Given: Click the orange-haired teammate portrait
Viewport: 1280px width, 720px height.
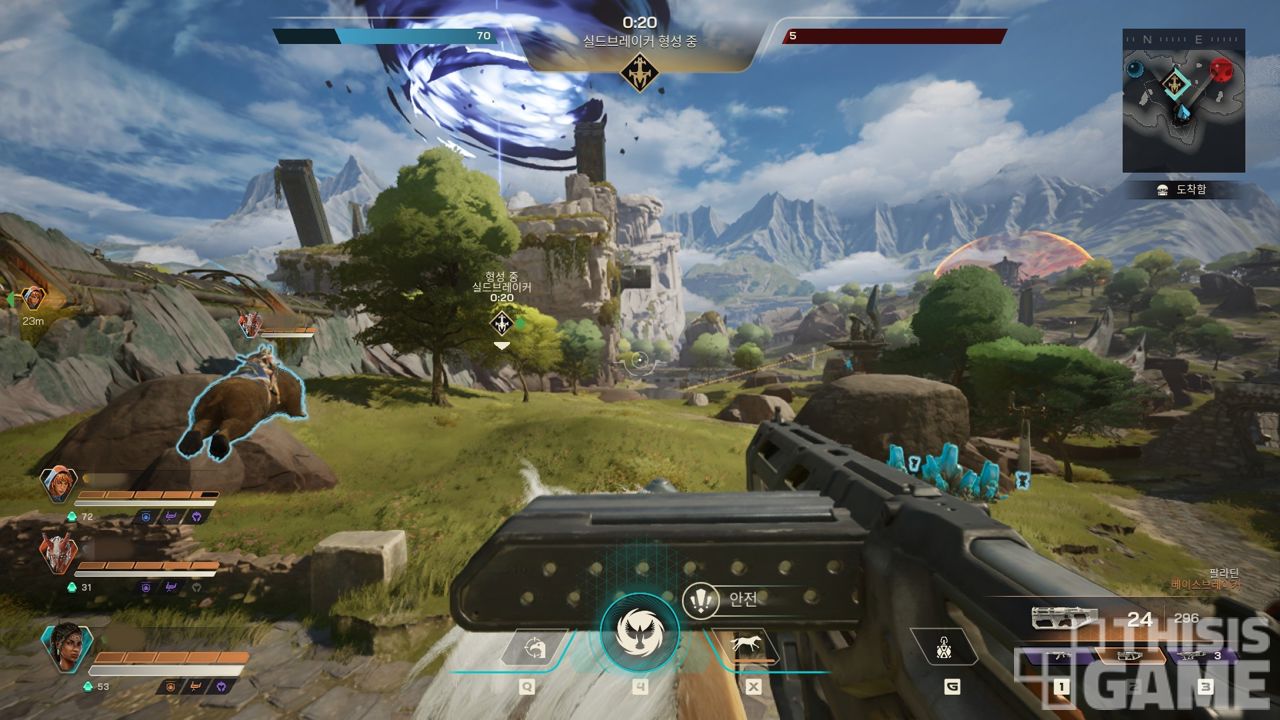Looking at the screenshot, I should coord(58,484).
